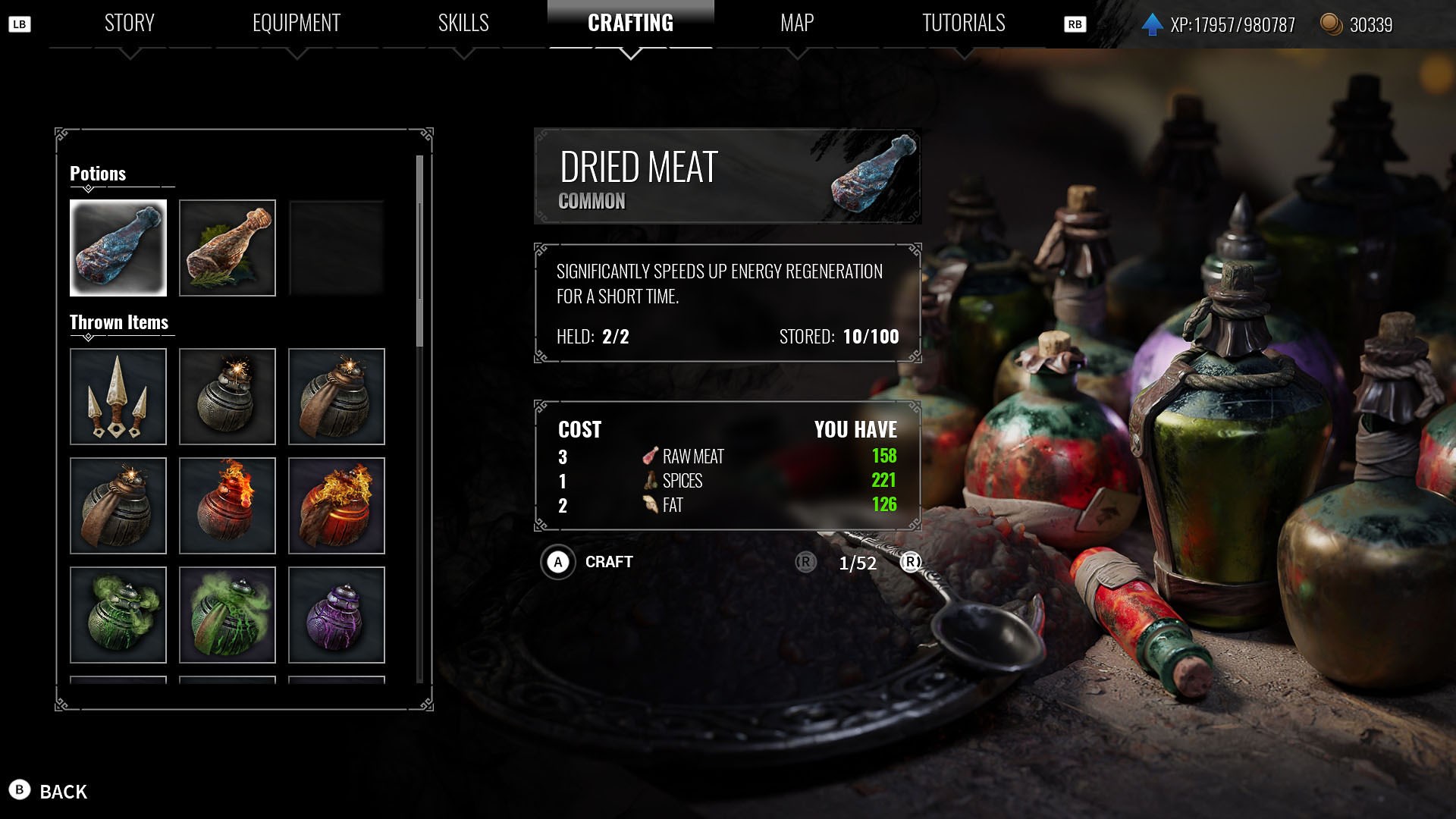Switch to the Story tab

[x=130, y=24]
